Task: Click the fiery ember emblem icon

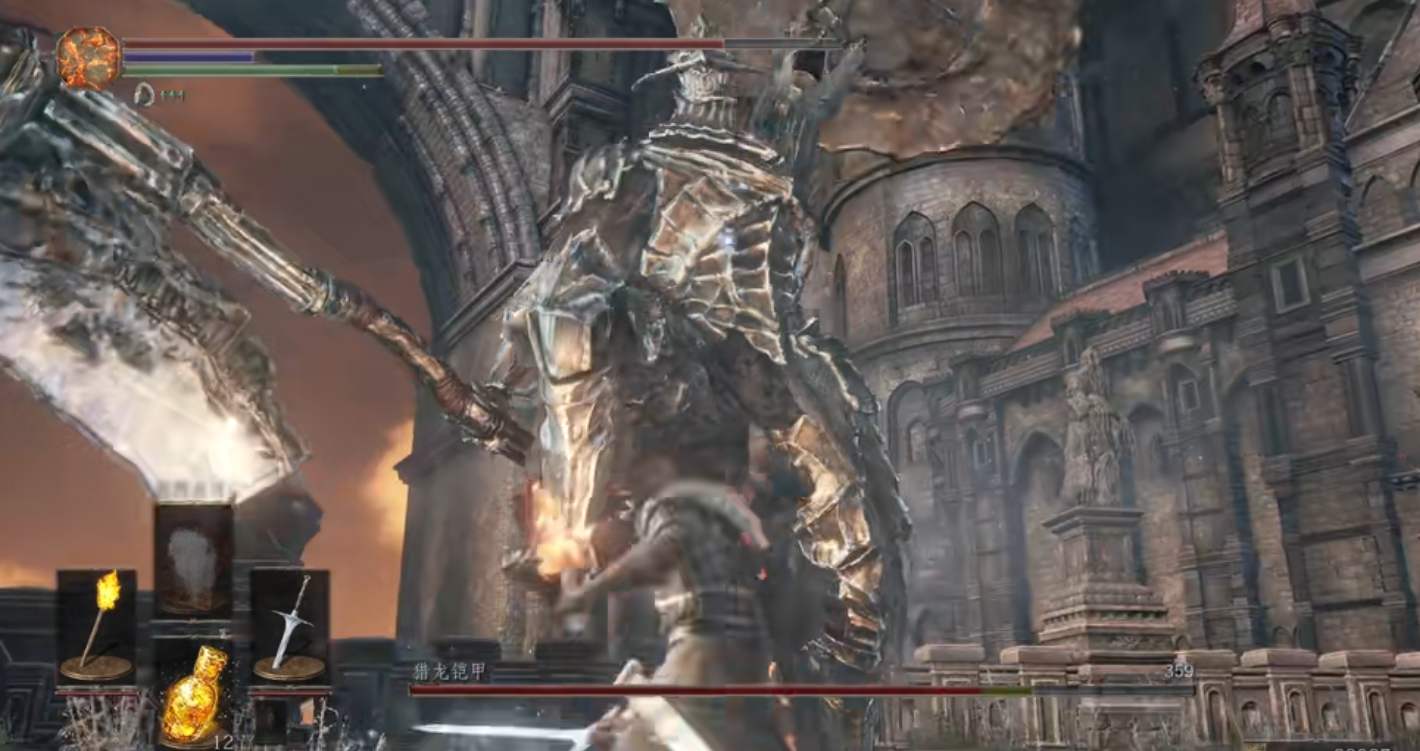Action: click(88, 58)
